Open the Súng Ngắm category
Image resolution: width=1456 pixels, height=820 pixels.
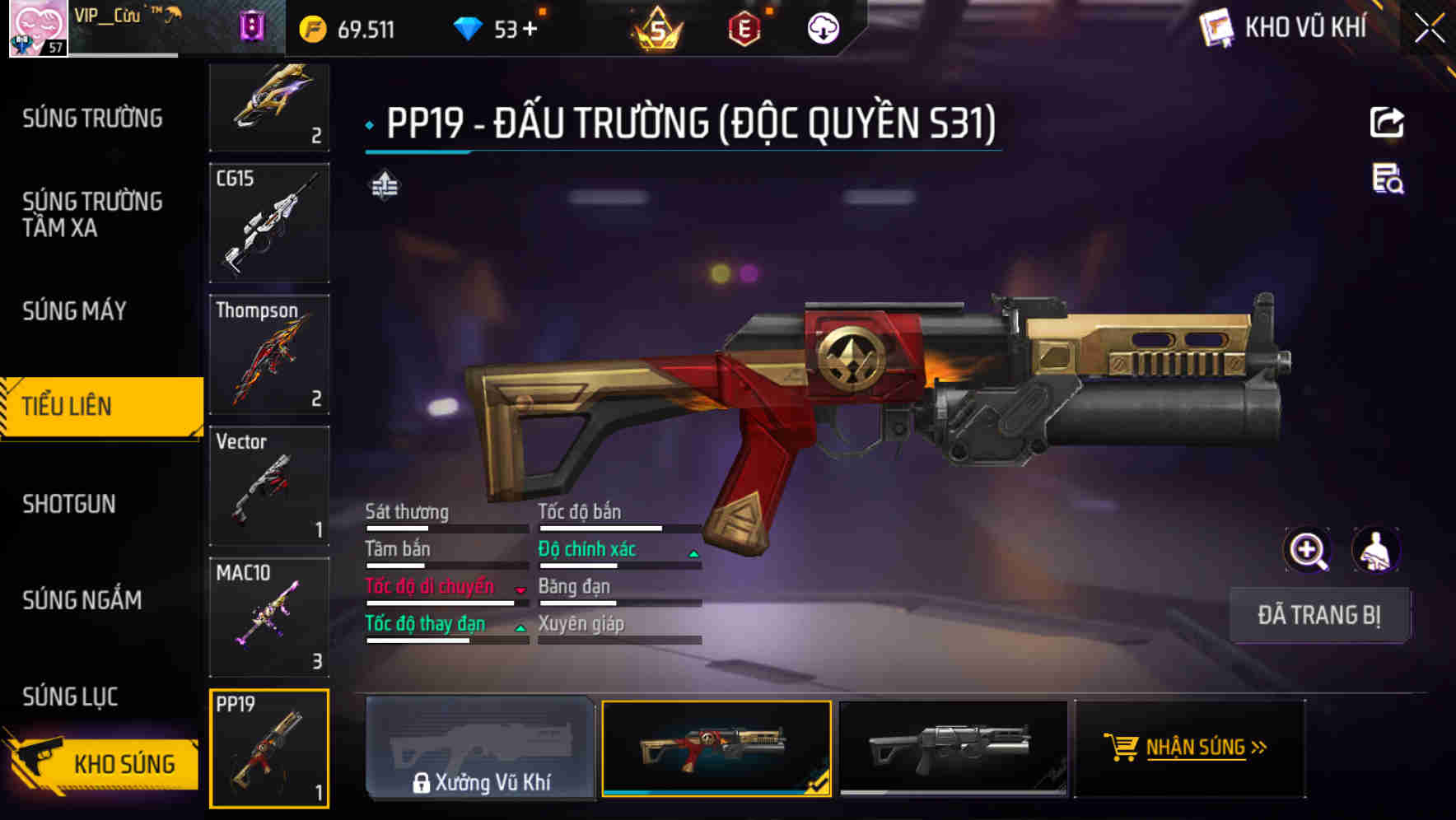click(81, 600)
